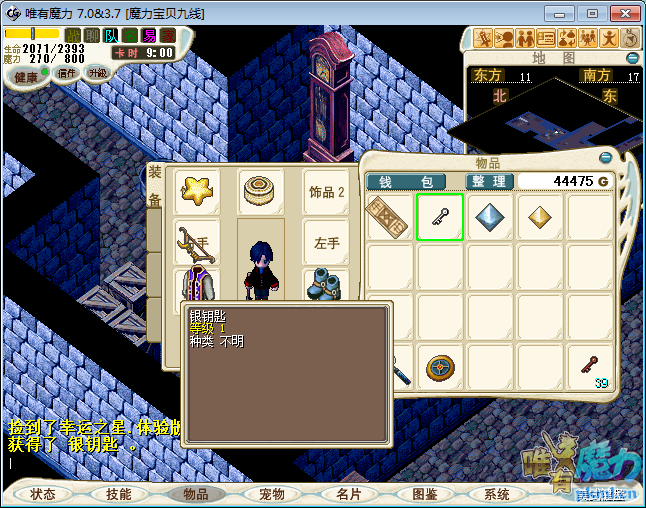Click the 整理 sort button

[490, 181]
